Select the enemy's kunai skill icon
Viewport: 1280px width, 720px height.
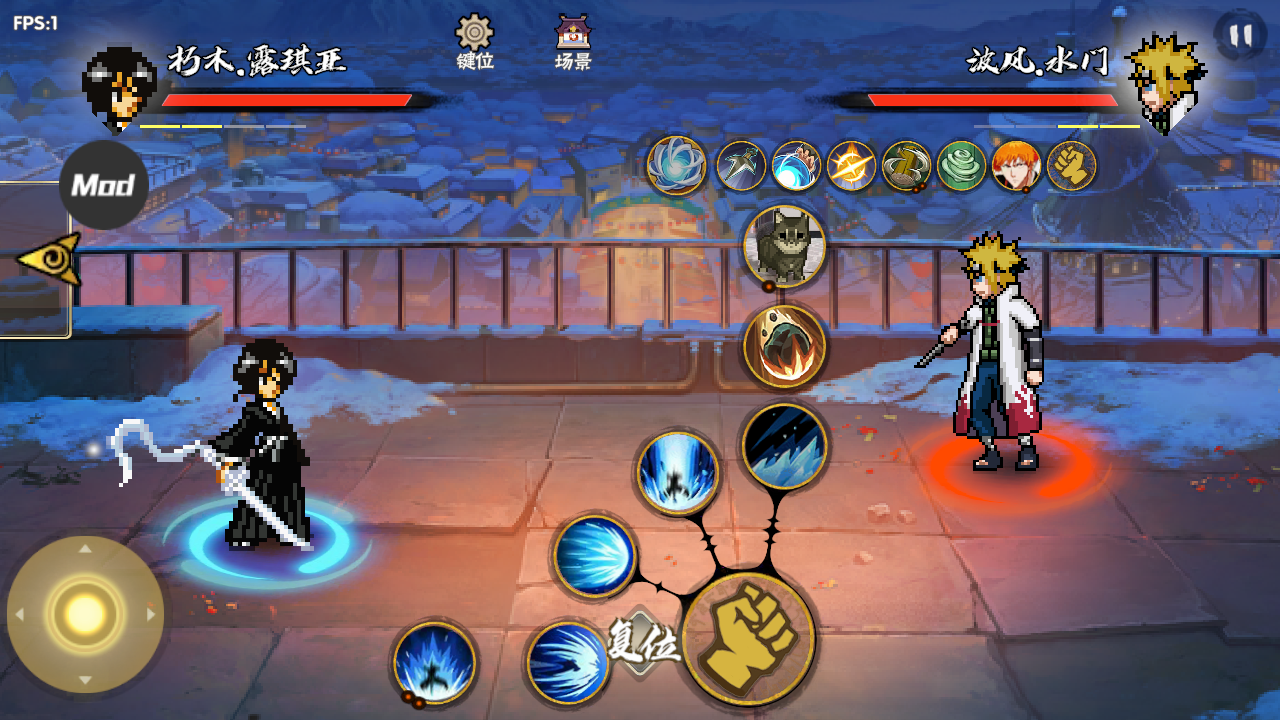tap(741, 166)
